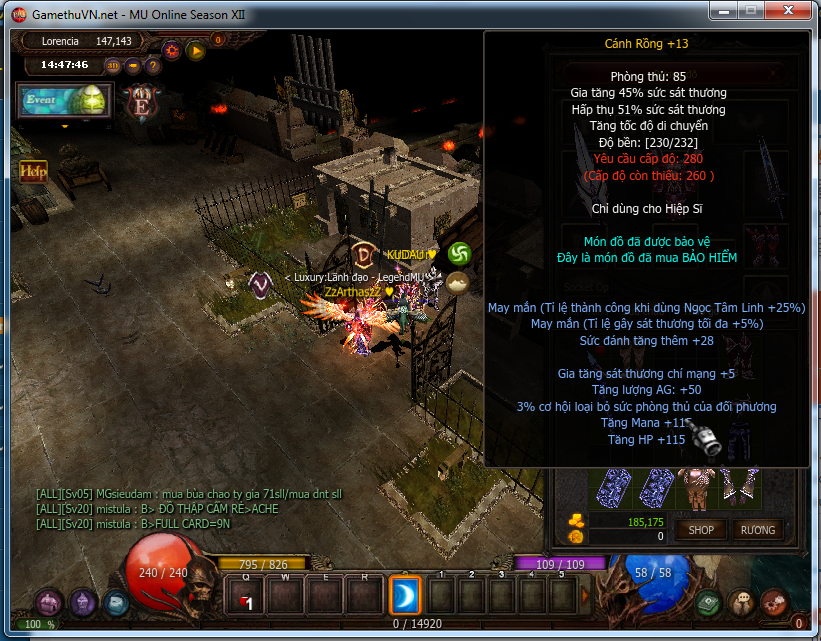Viewport: 821px width, 641px height.
Task: Use the apple item in Q slot
Action: click(246, 598)
